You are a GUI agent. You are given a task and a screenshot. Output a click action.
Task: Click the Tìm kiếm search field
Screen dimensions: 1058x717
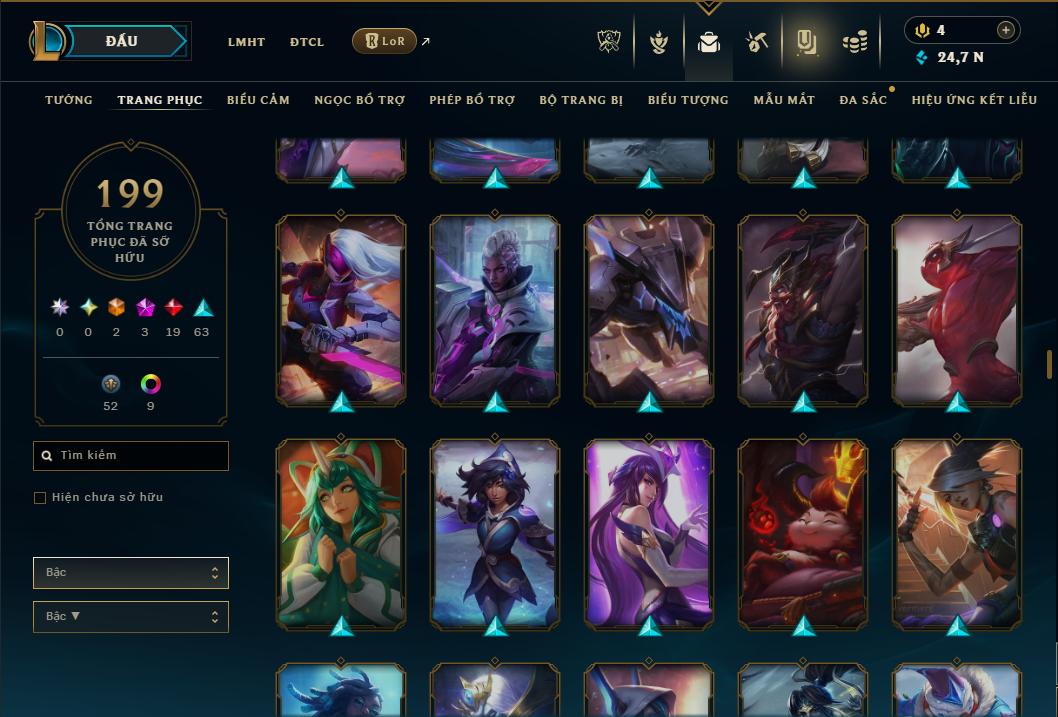[131, 456]
